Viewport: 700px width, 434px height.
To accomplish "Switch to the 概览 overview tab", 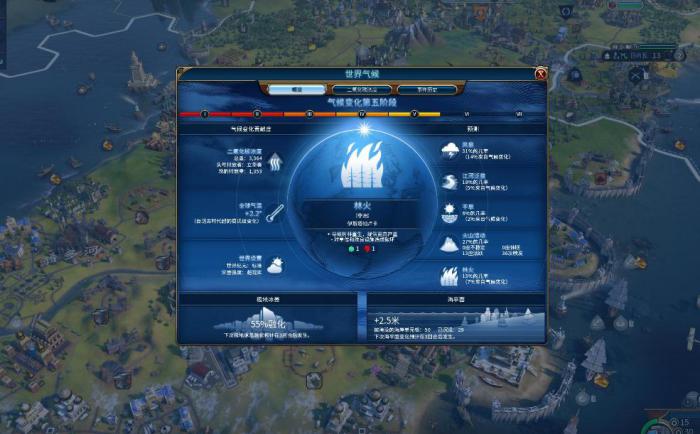I will (x=296, y=89).
